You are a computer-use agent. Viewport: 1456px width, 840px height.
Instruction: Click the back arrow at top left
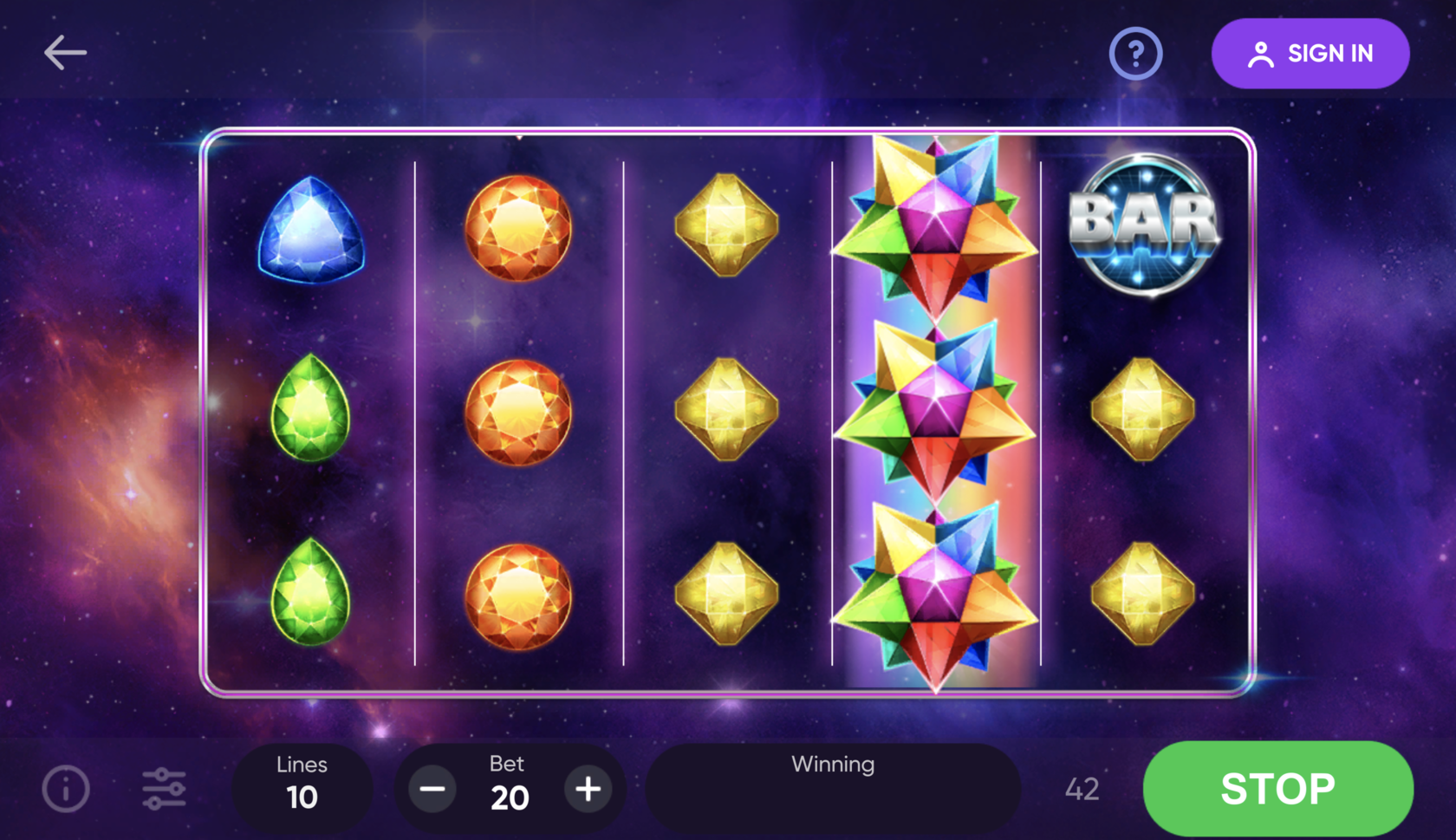tap(65, 52)
